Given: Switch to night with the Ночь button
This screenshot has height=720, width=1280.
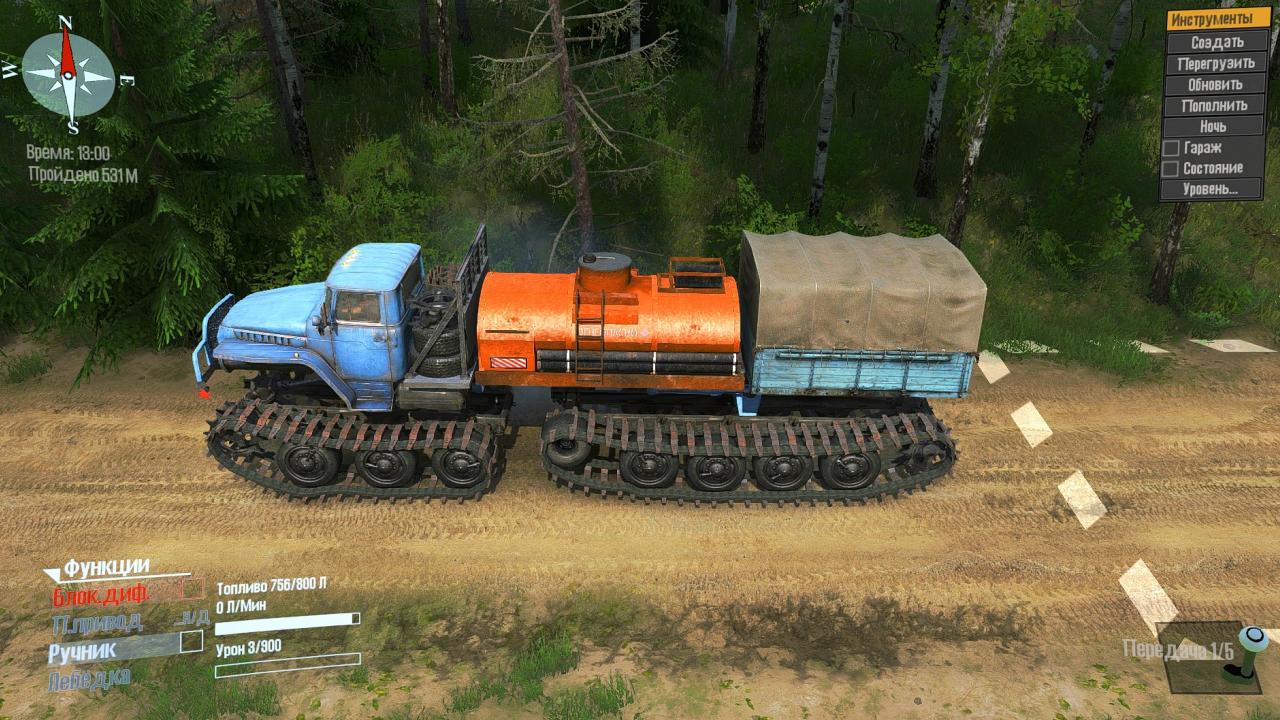Looking at the screenshot, I should 1216,126.
